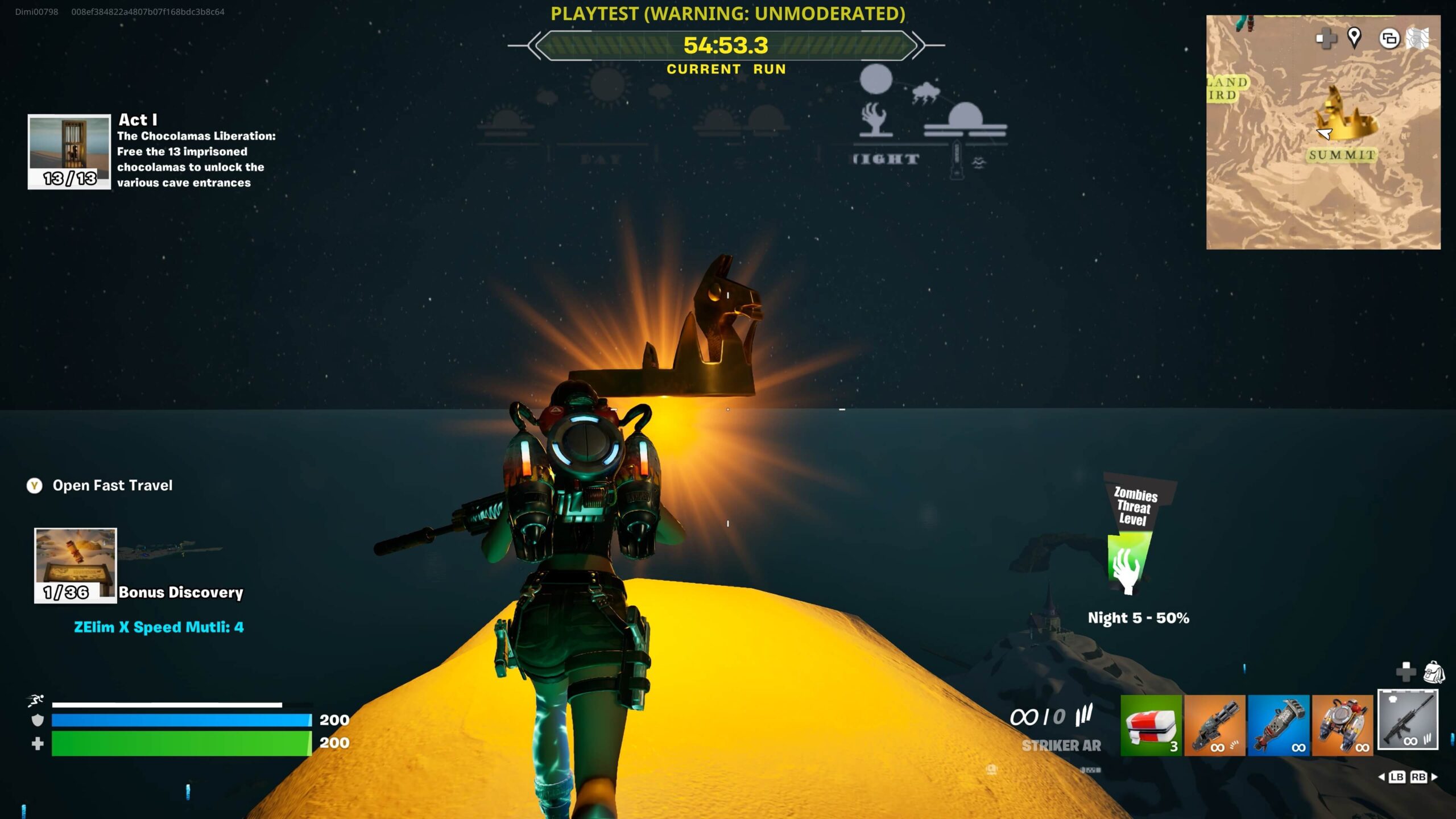The width and height of the screenshot is (1456, 819).
Task: Open the Bonus Discovery tracker thumbnail
Action: click(75, 565)
